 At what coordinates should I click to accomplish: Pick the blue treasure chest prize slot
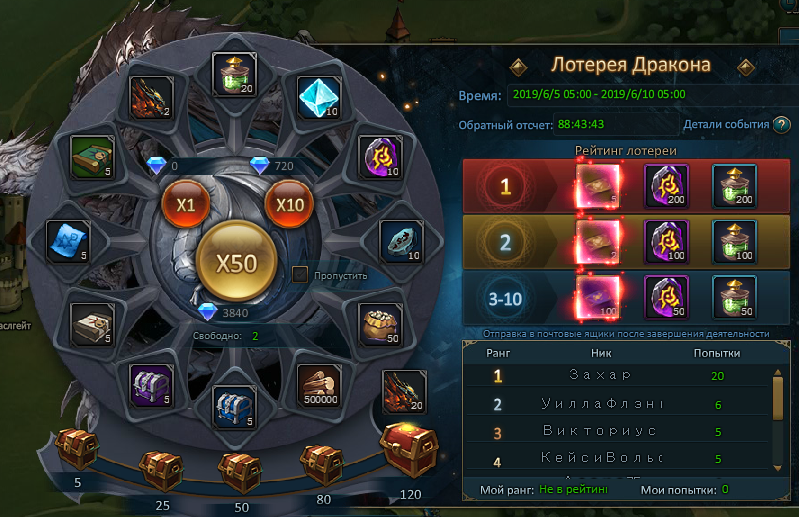(236, 408)
